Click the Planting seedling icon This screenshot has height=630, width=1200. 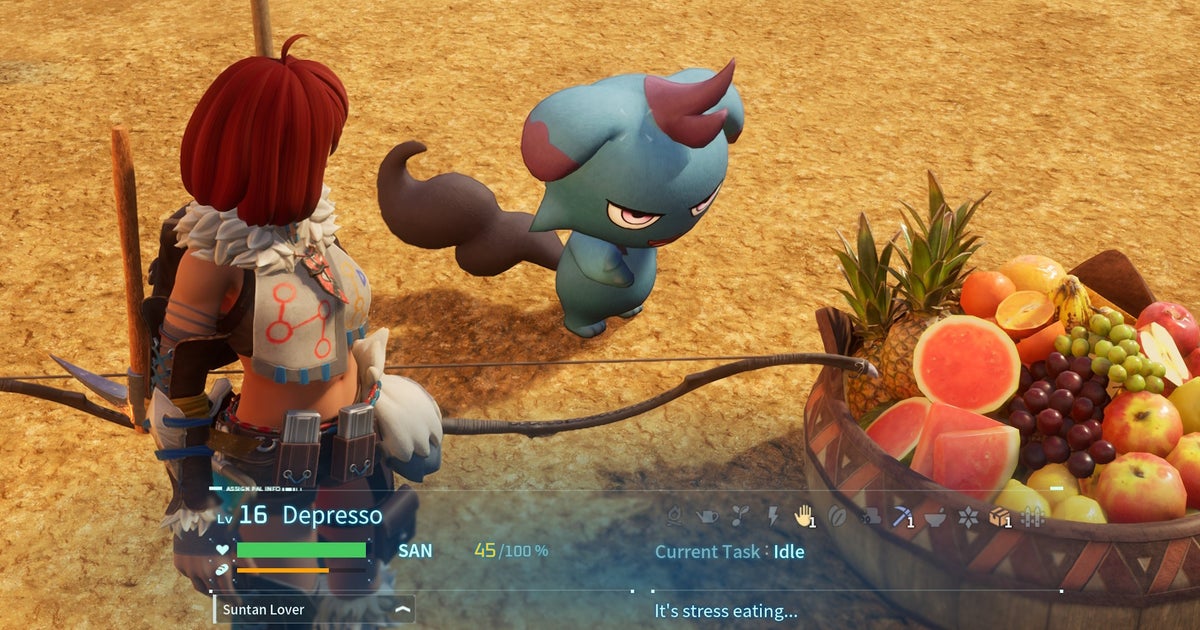(740, 516)
